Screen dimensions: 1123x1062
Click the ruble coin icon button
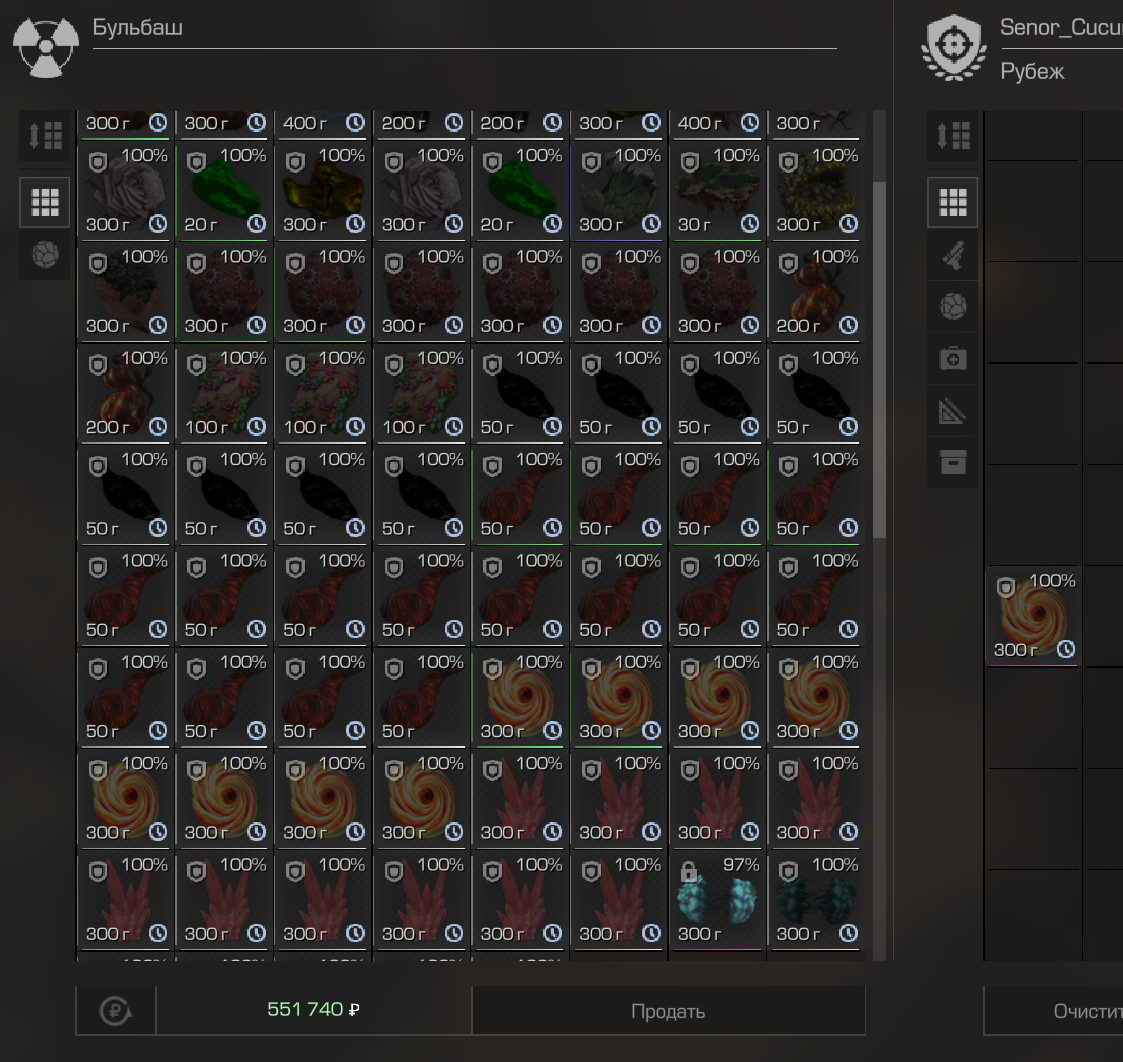click(116, 1011)
